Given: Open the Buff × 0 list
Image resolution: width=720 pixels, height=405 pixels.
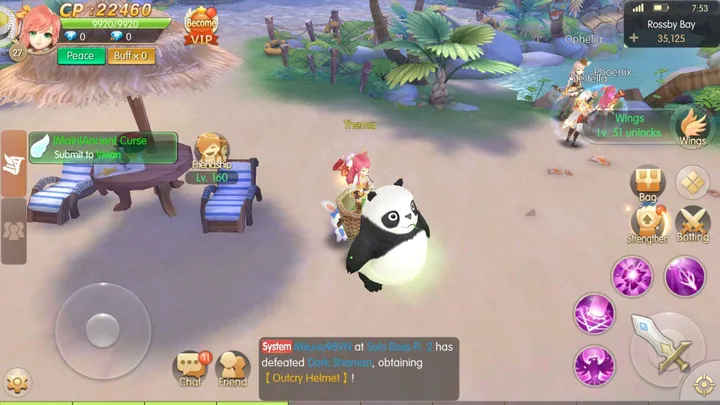Looking at the screenshot, I should tap(132, 56).
